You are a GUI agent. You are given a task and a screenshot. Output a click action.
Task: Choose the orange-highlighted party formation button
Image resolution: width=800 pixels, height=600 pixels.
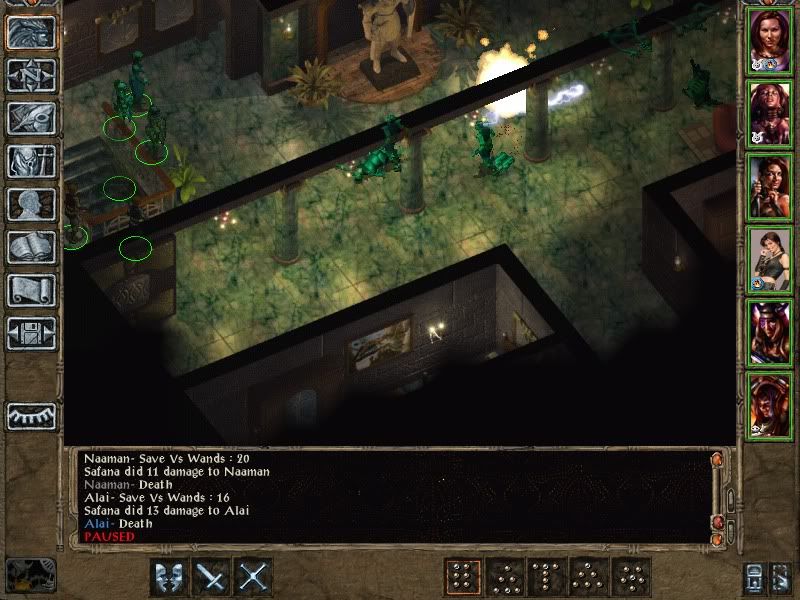(462, 577)
